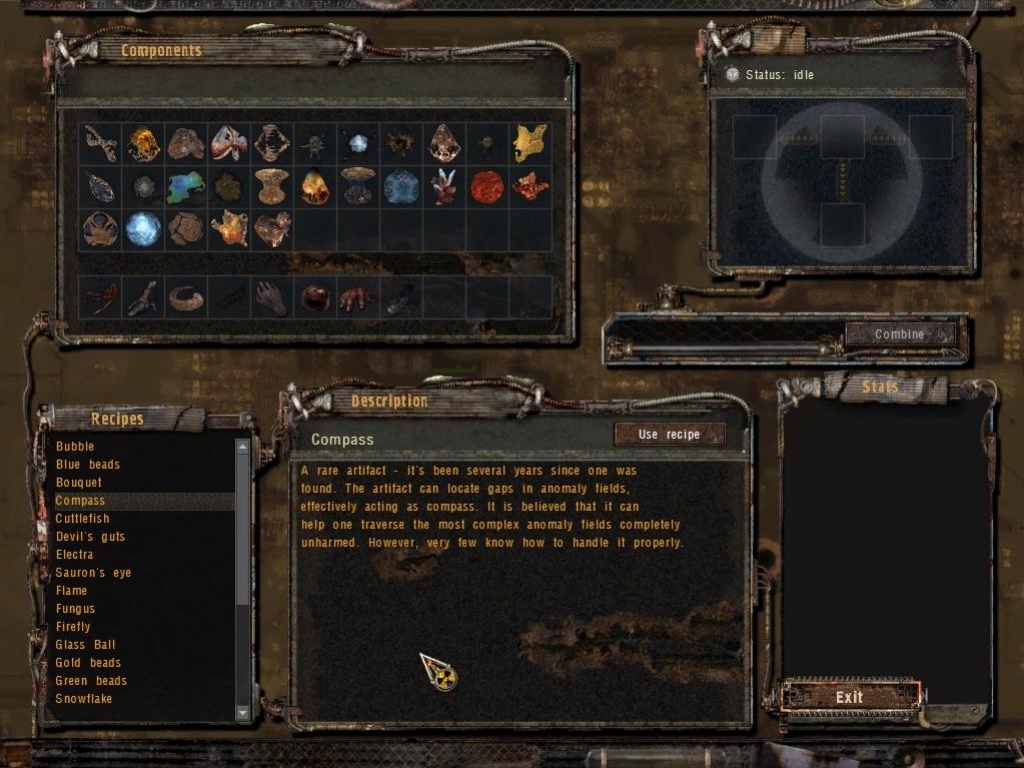Select the Bouquet recipe

pos(79,482)
